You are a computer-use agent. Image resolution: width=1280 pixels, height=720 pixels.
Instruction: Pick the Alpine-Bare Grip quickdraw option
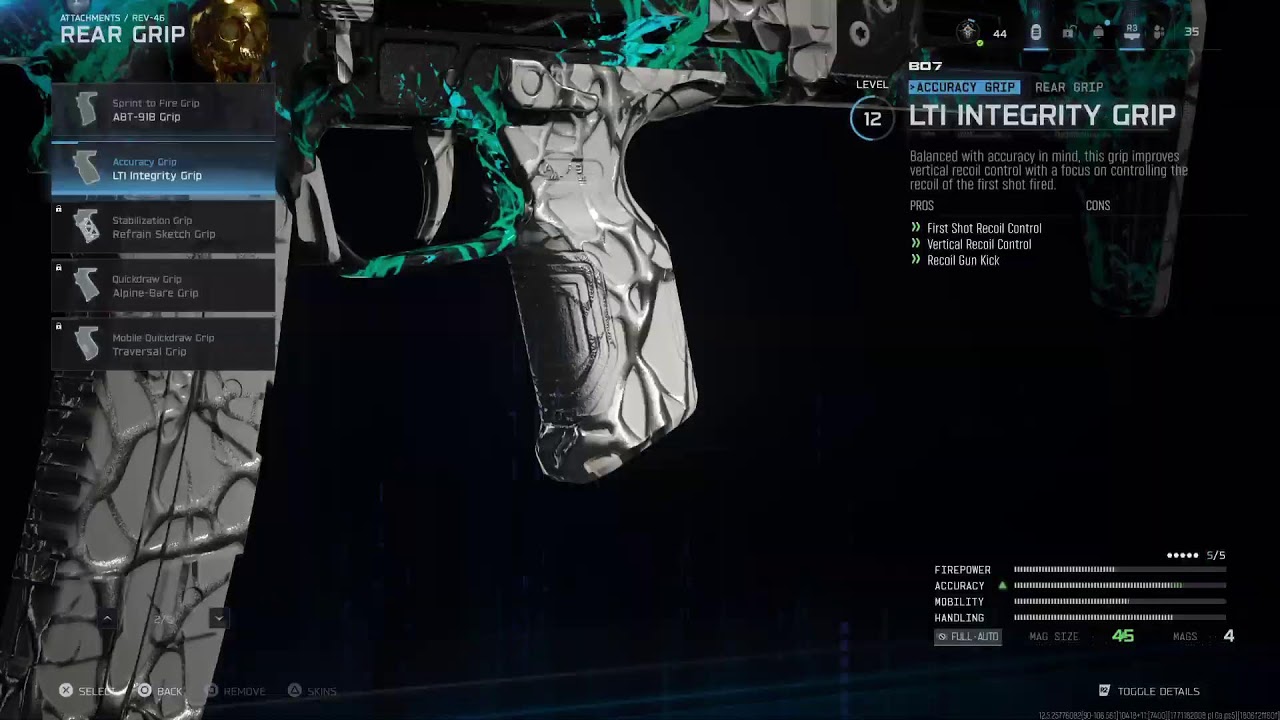click(163, 286)
